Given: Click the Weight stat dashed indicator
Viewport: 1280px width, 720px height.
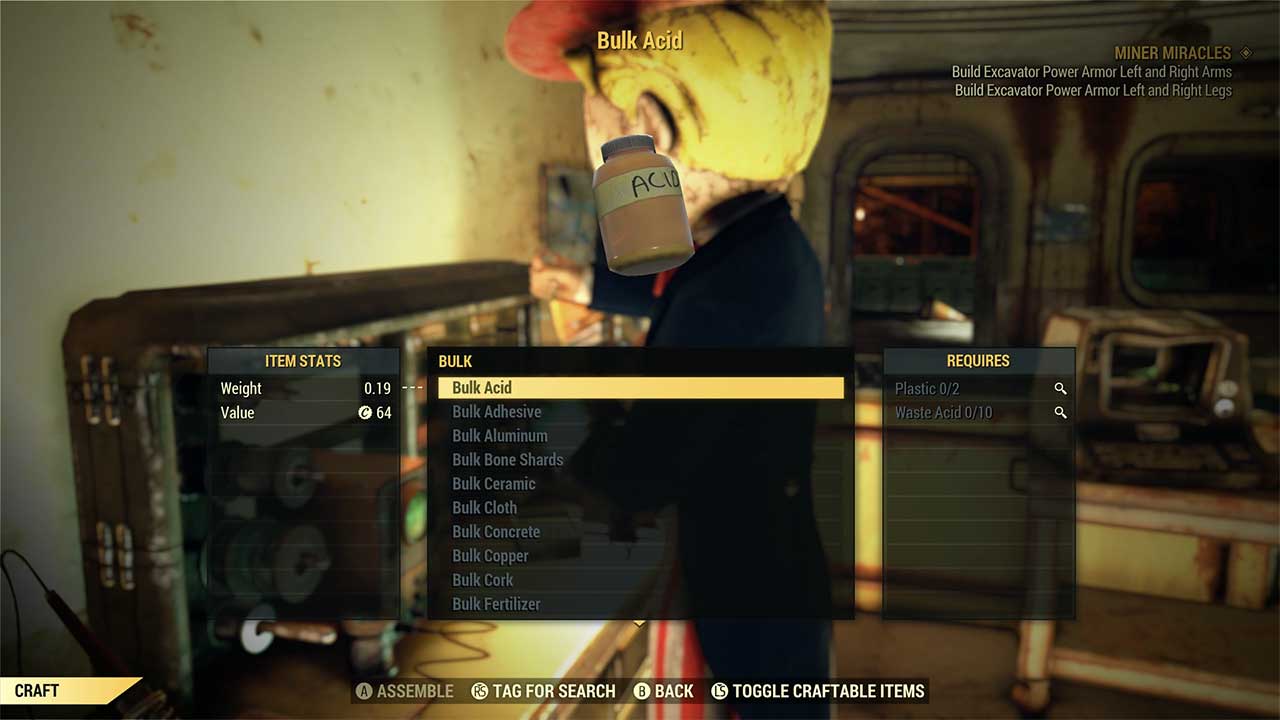Looking at the screenshot, I should (x=412, y=388).
